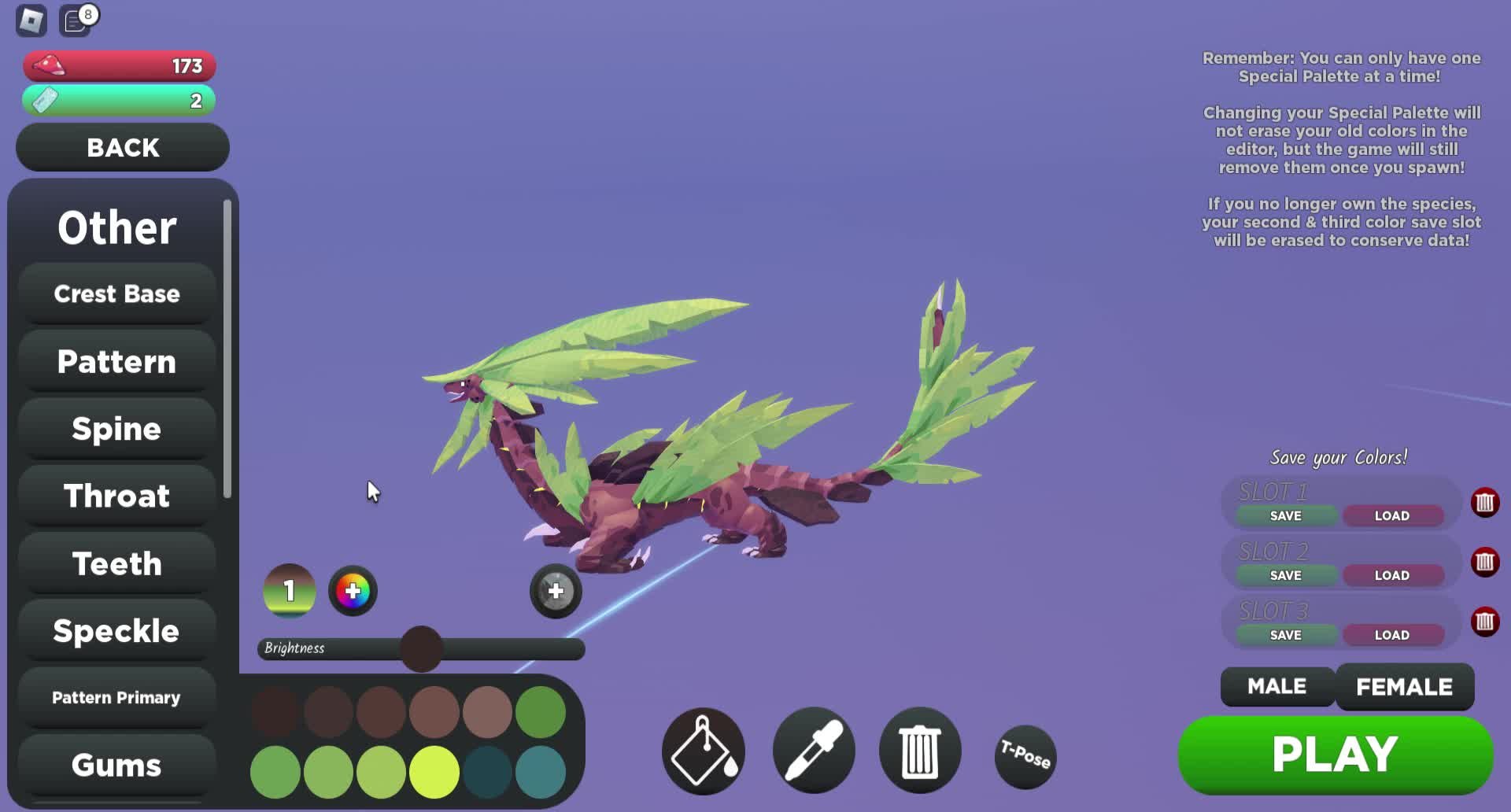Choose the FEMALE gender option
This screenshot has height=812, width=1511.
click(x=1404, y=686)
